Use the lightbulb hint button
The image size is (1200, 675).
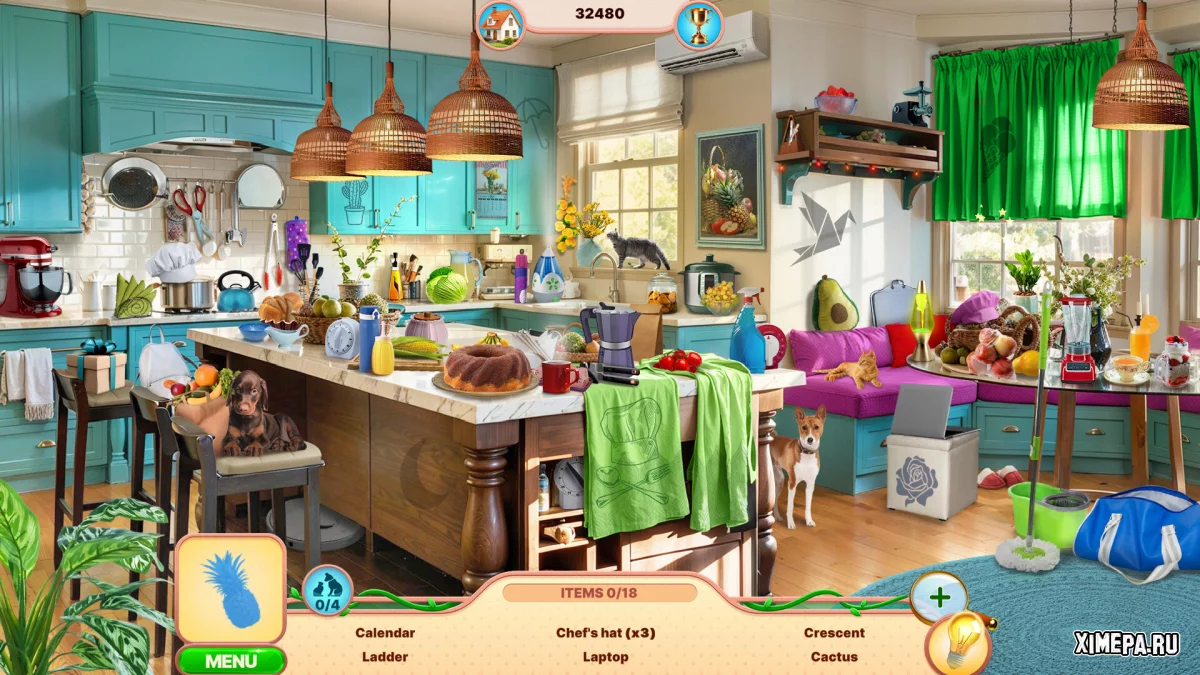pos(958,643)
